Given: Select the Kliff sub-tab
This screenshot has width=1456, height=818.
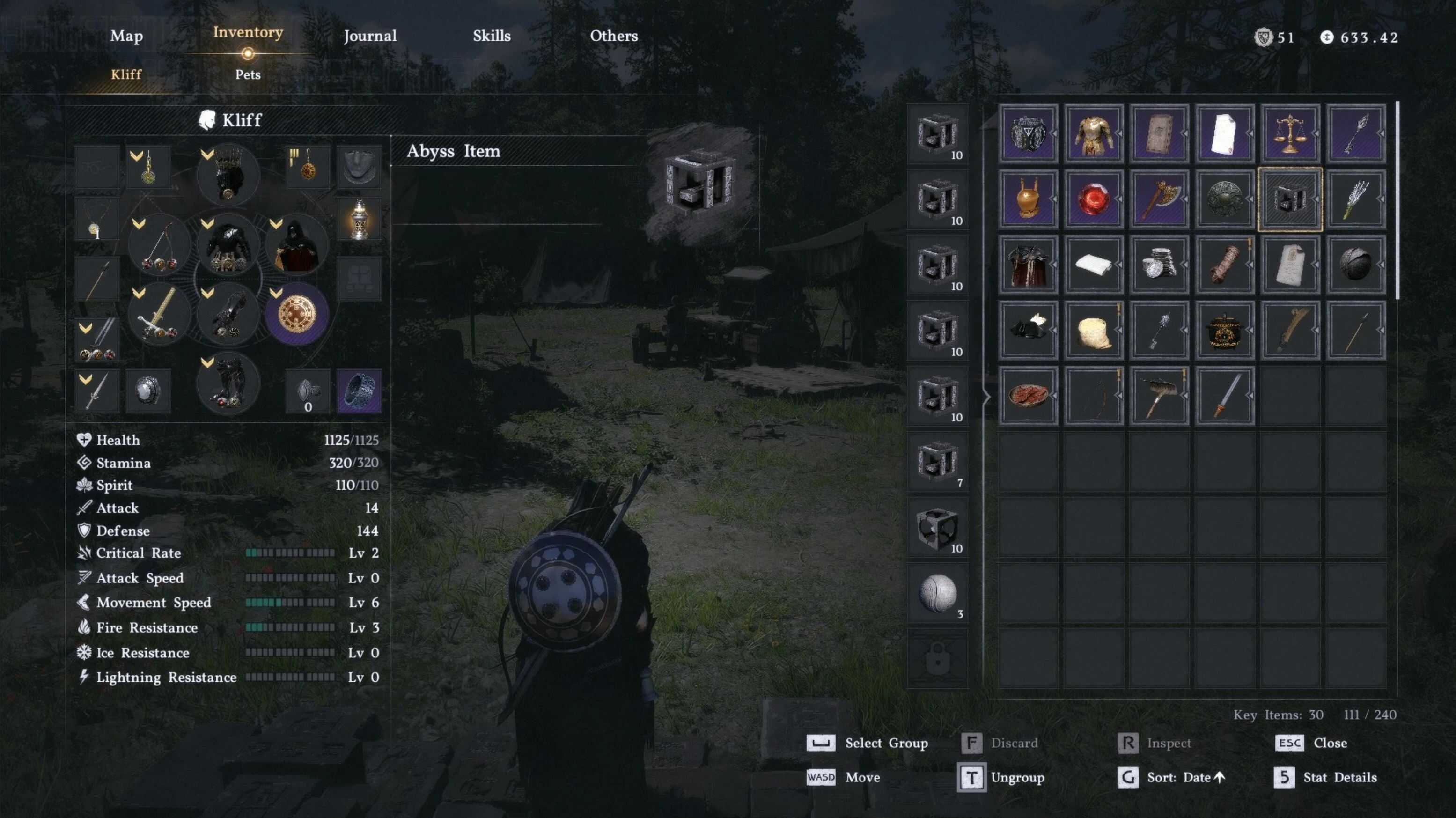Looking at the screenshot, I should [x=126, y=74].
